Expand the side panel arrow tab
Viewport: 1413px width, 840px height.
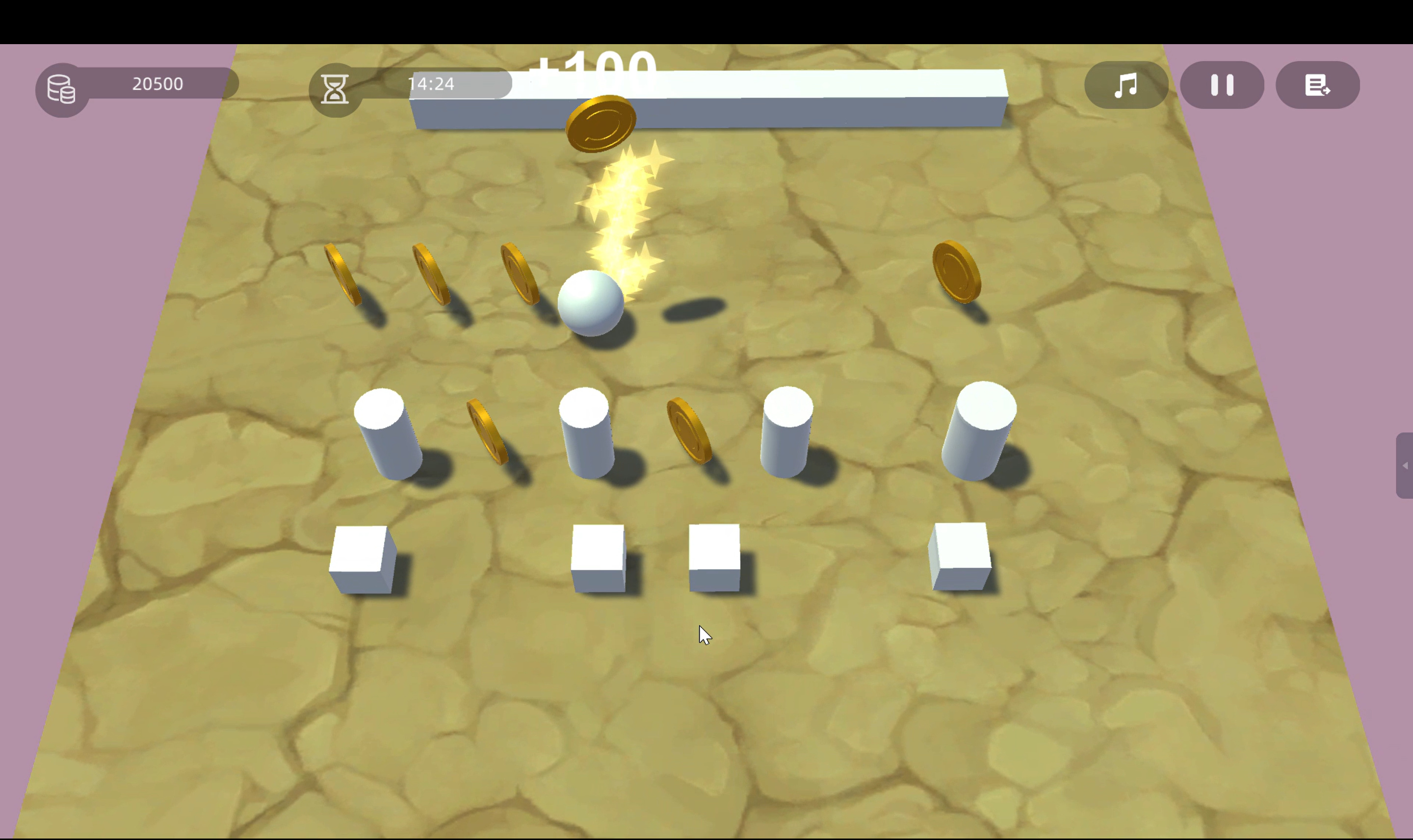[x=1405, y=465]
